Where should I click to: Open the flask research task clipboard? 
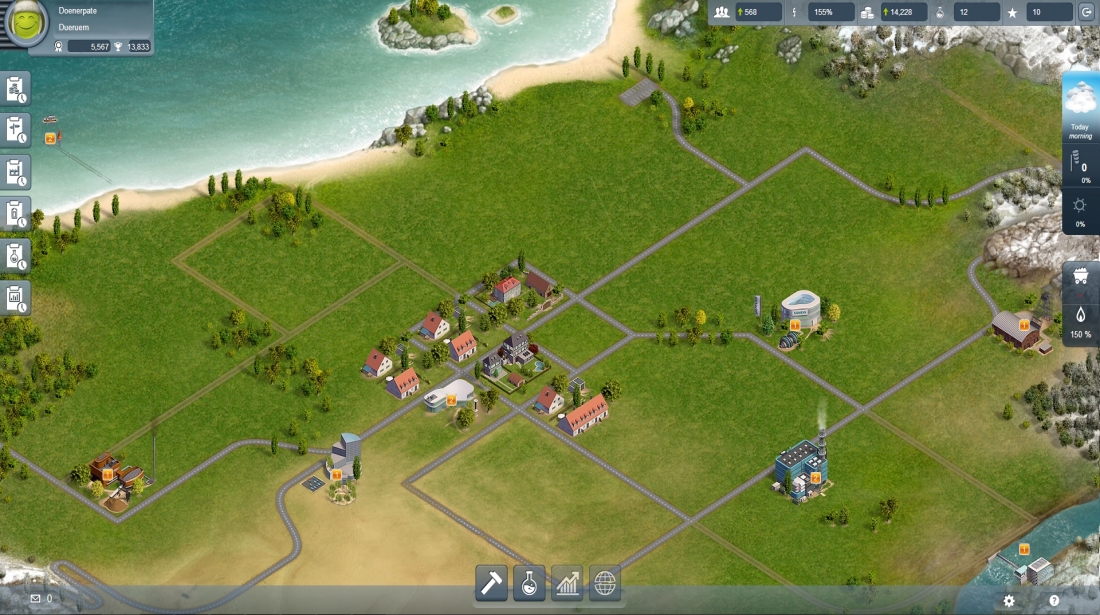[x=16, y=256]
